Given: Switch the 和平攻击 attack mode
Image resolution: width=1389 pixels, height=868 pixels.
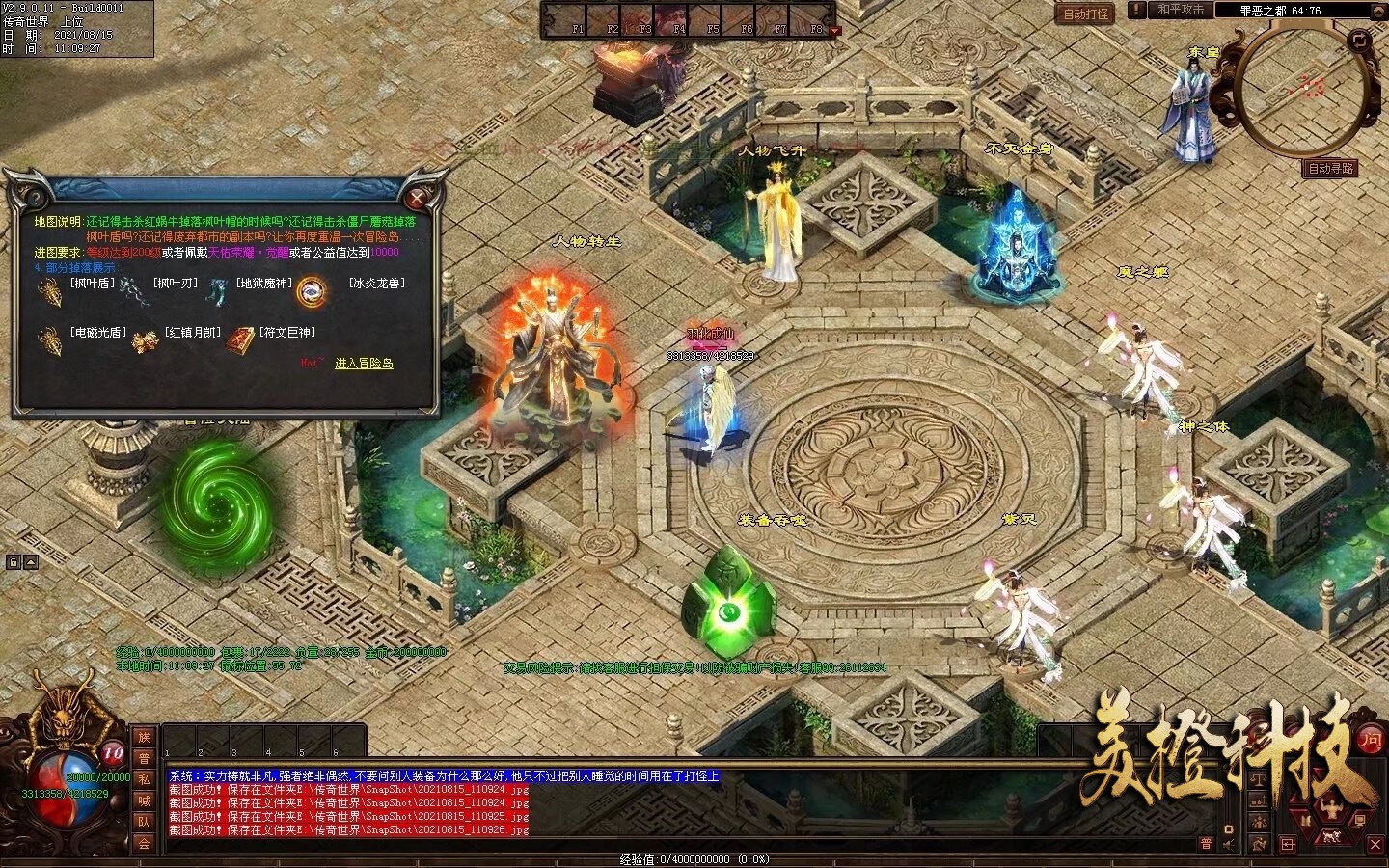Looking at the screenshot, I should [x=1182, y=10].
